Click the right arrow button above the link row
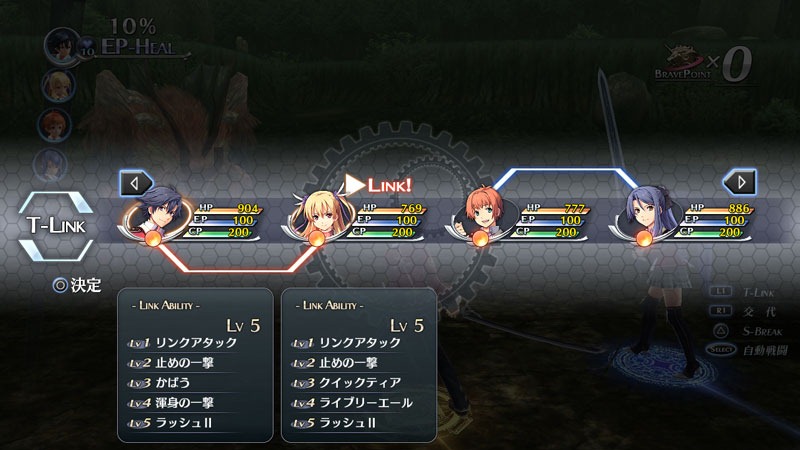 (x=740, y=183)
